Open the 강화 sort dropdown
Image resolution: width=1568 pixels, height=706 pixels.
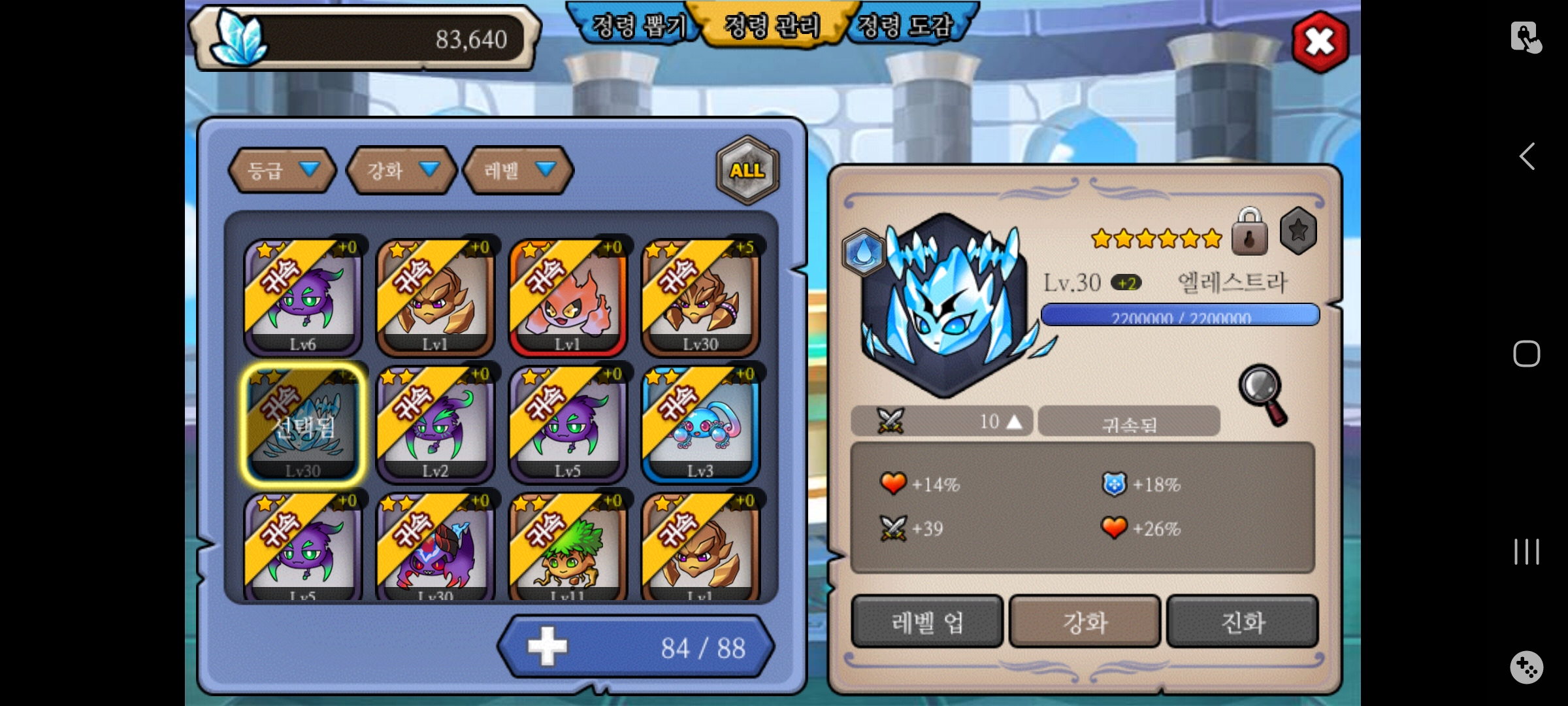[x=400, y=171]
